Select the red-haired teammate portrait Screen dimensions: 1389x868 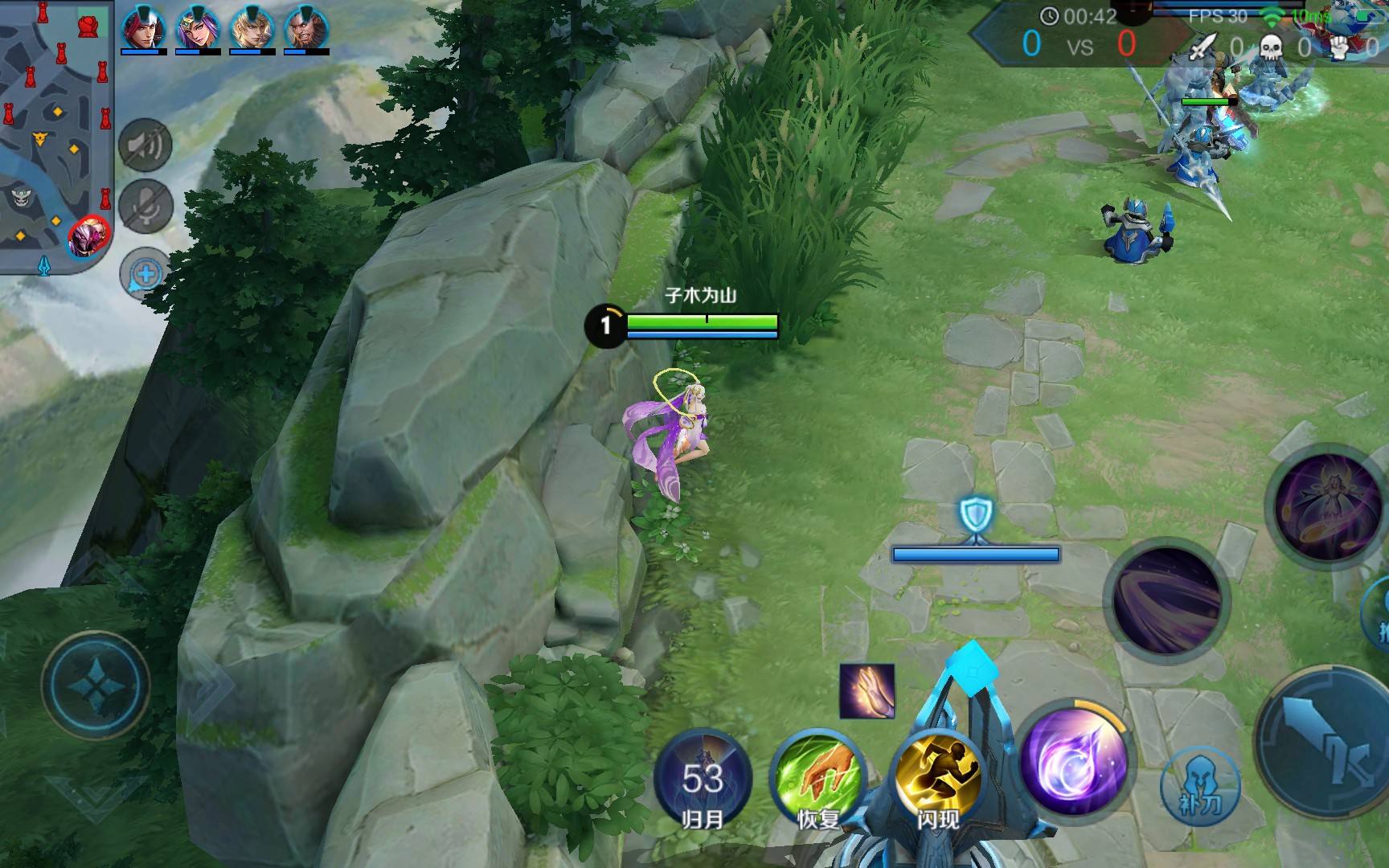(143, 29)
